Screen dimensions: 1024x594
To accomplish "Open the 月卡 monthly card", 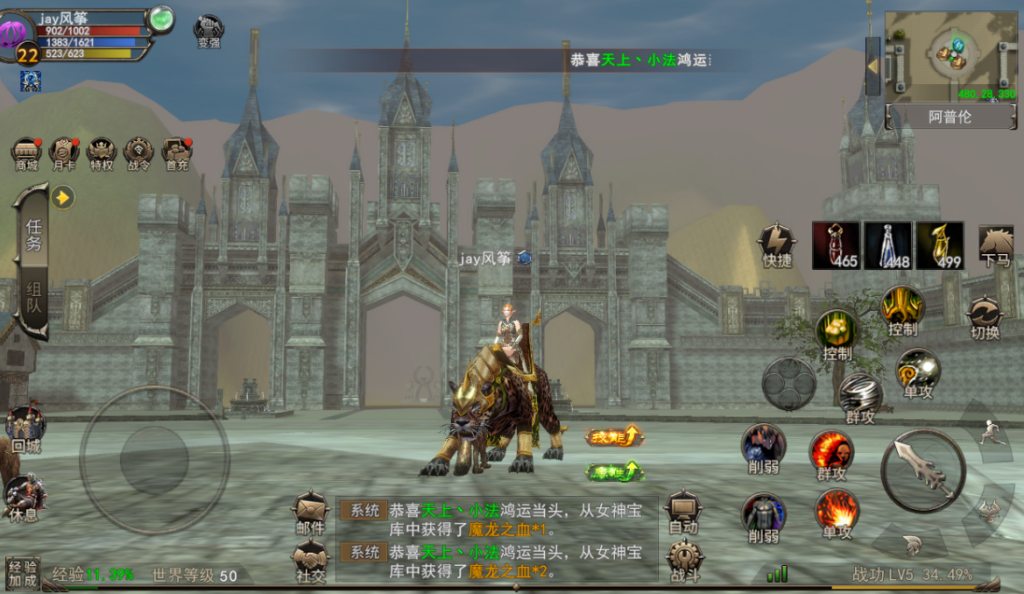I will 64,153.
